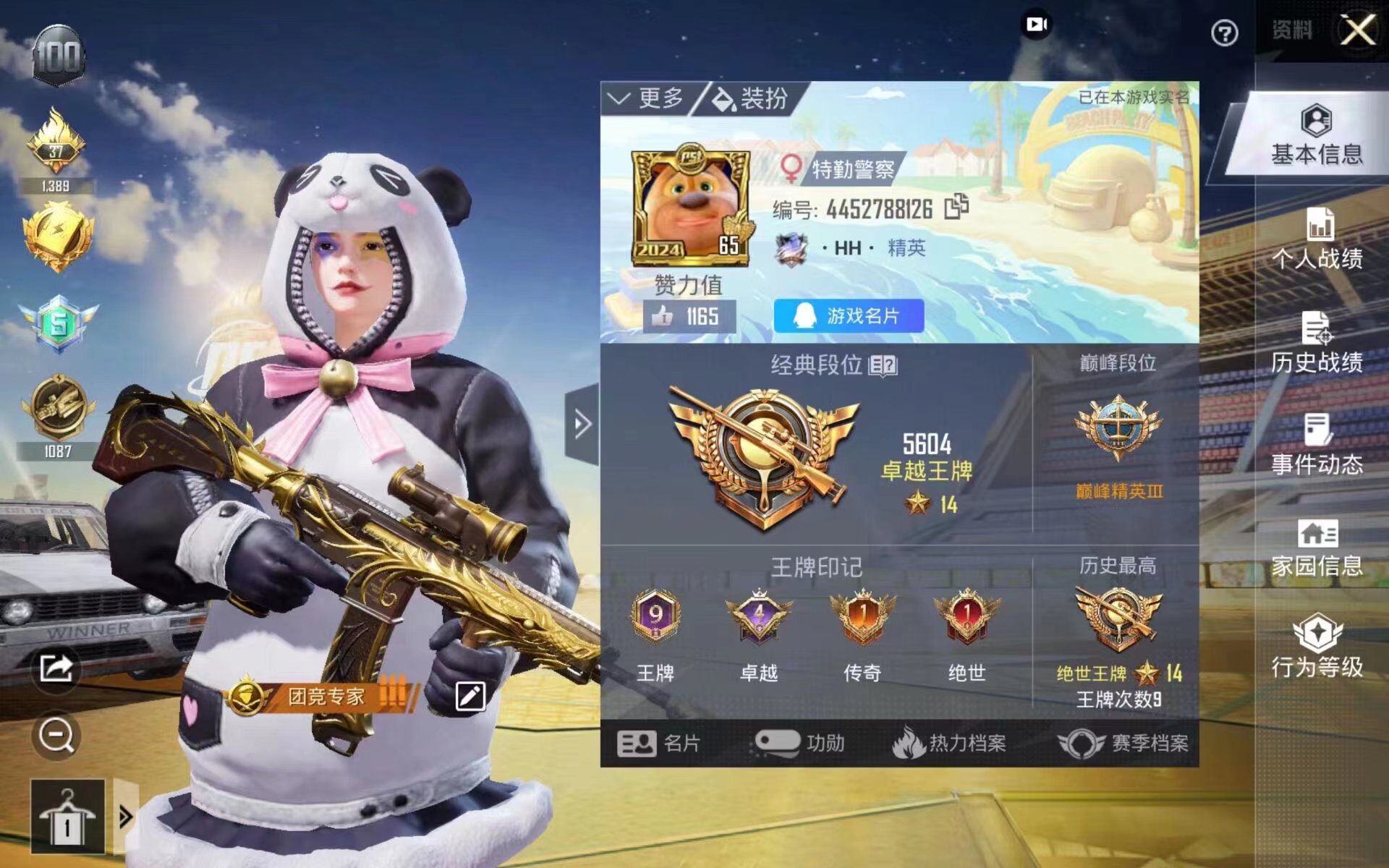Open the 个人战绩 tab
The width and height of the screenshot is (1389, 868).
pos(1317,240)
